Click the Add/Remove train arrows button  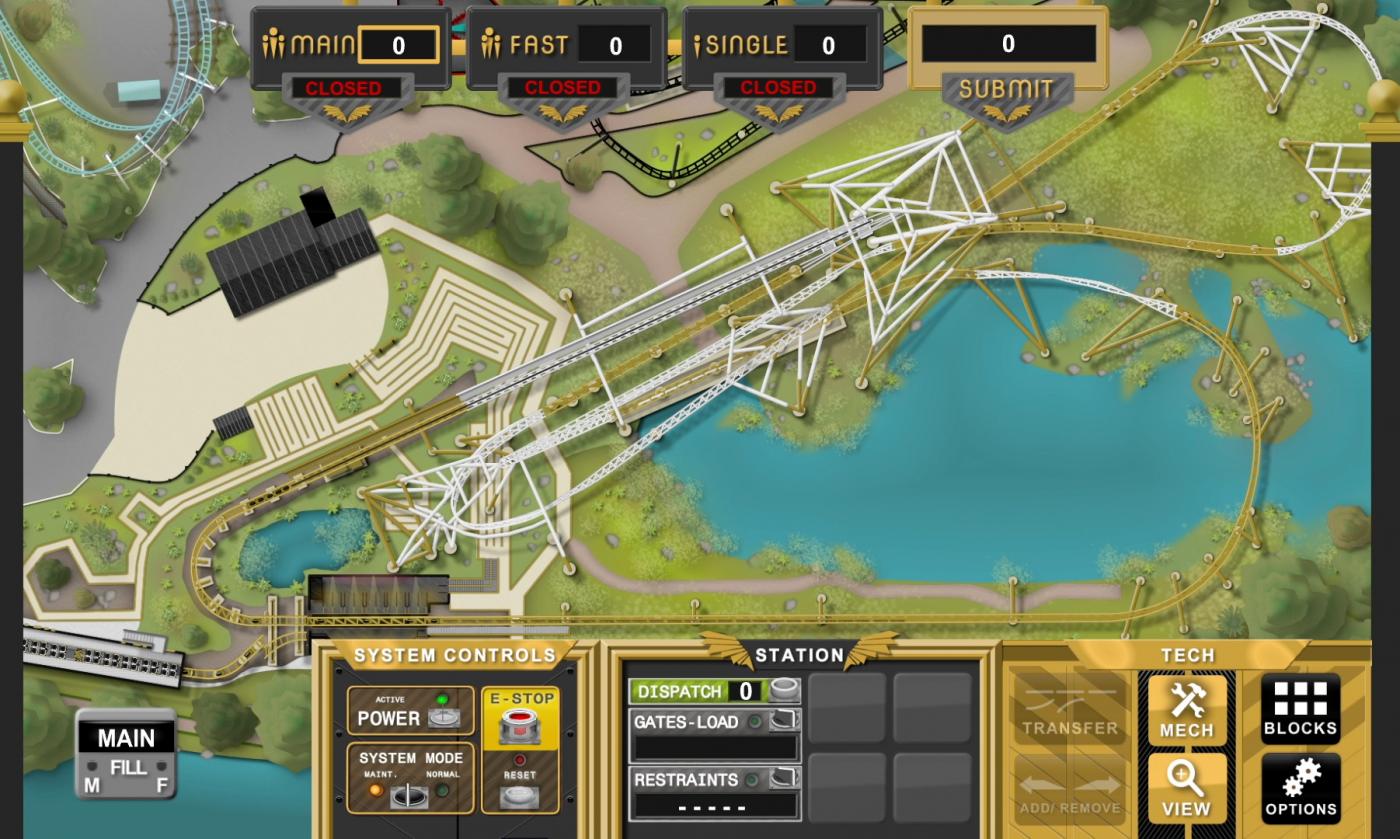[1069, 788]
